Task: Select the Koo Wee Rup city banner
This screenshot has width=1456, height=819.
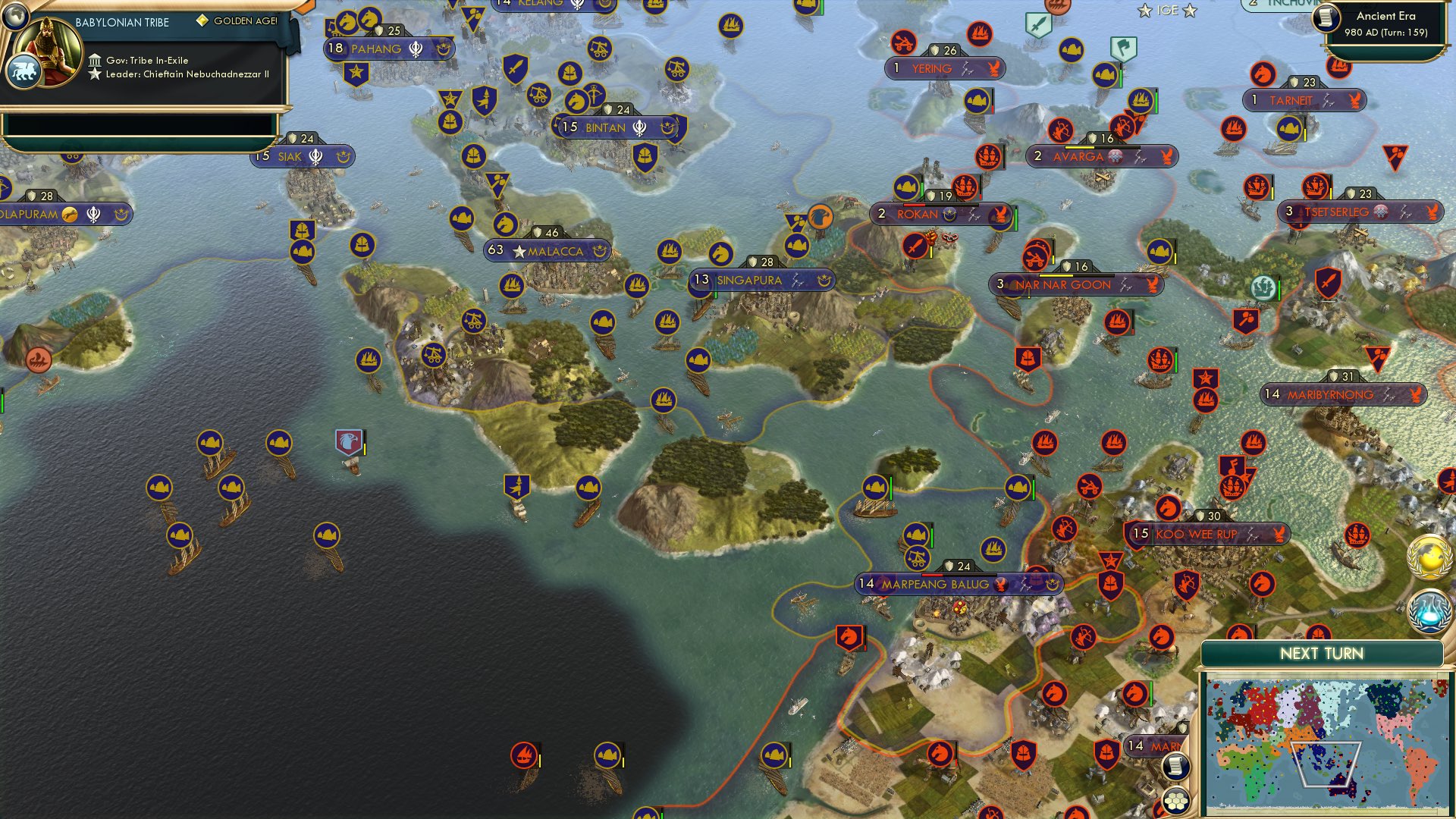Action: point(1196,534)
